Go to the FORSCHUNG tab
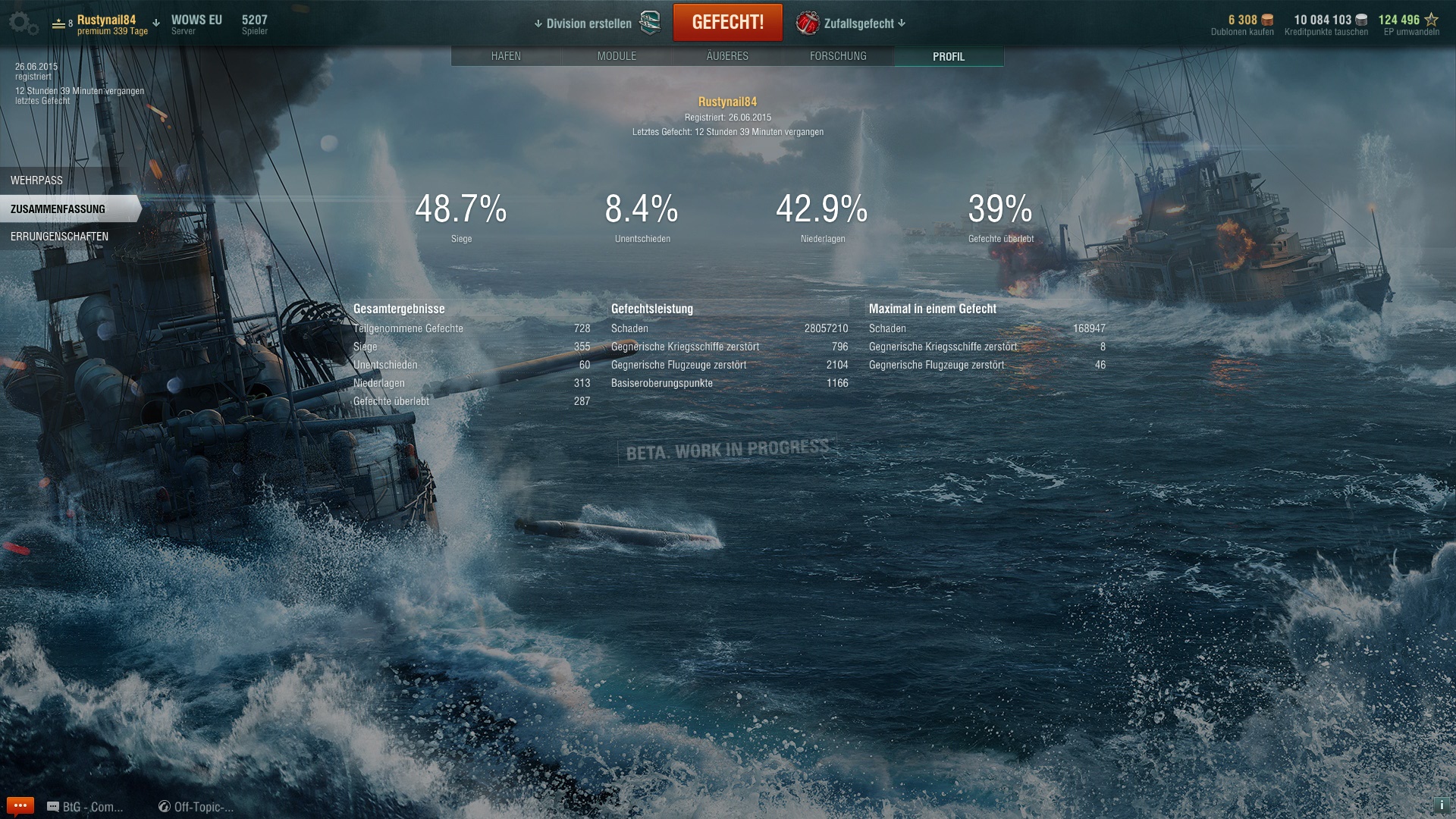The image size is (1456, 819). [x=838, y=56]
